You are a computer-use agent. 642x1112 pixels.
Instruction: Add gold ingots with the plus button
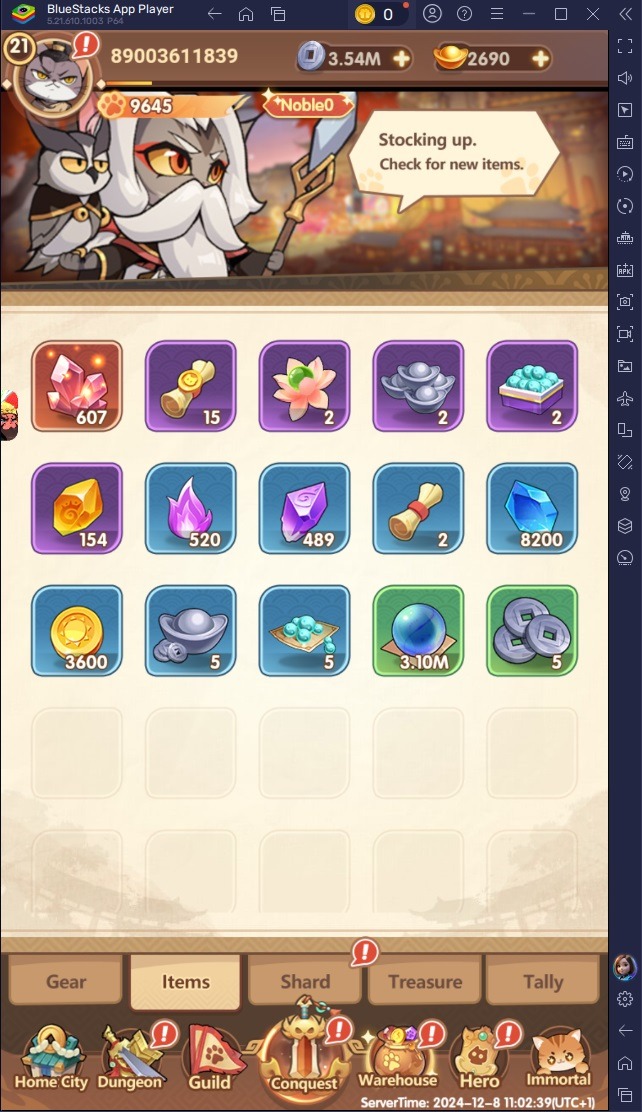click(540, 59)
